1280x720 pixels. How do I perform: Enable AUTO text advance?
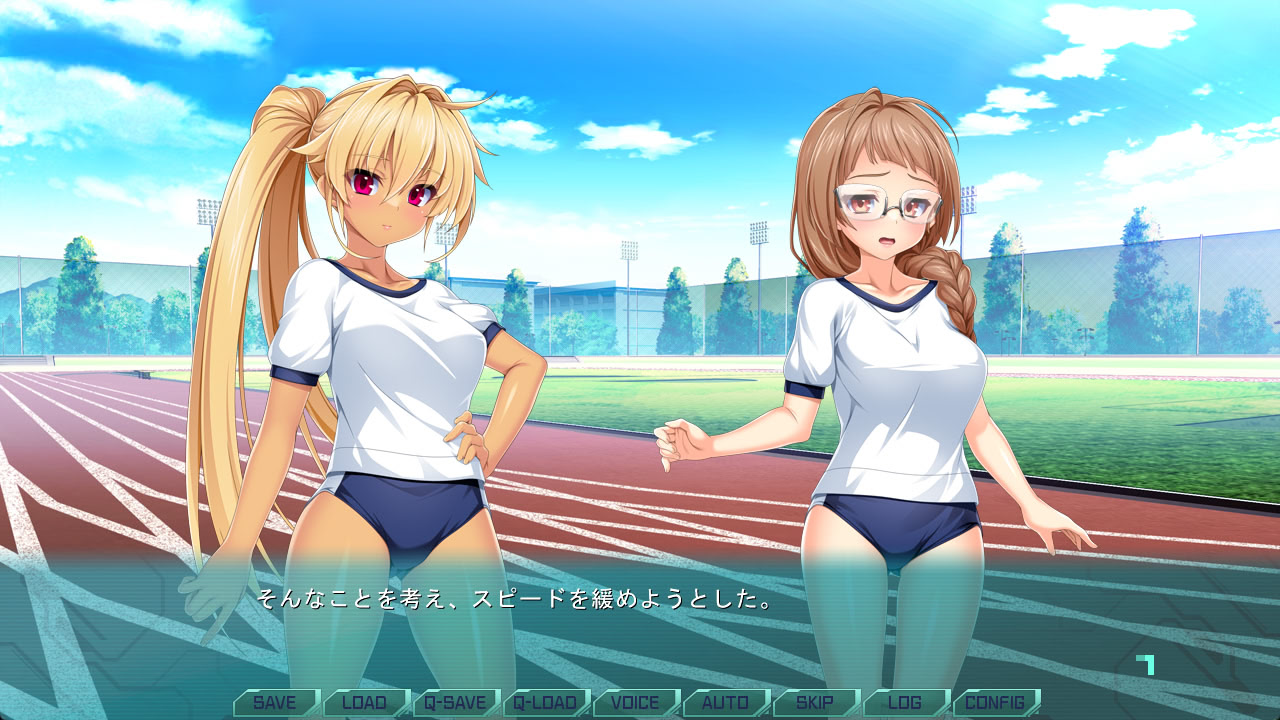tap(725, 703)
